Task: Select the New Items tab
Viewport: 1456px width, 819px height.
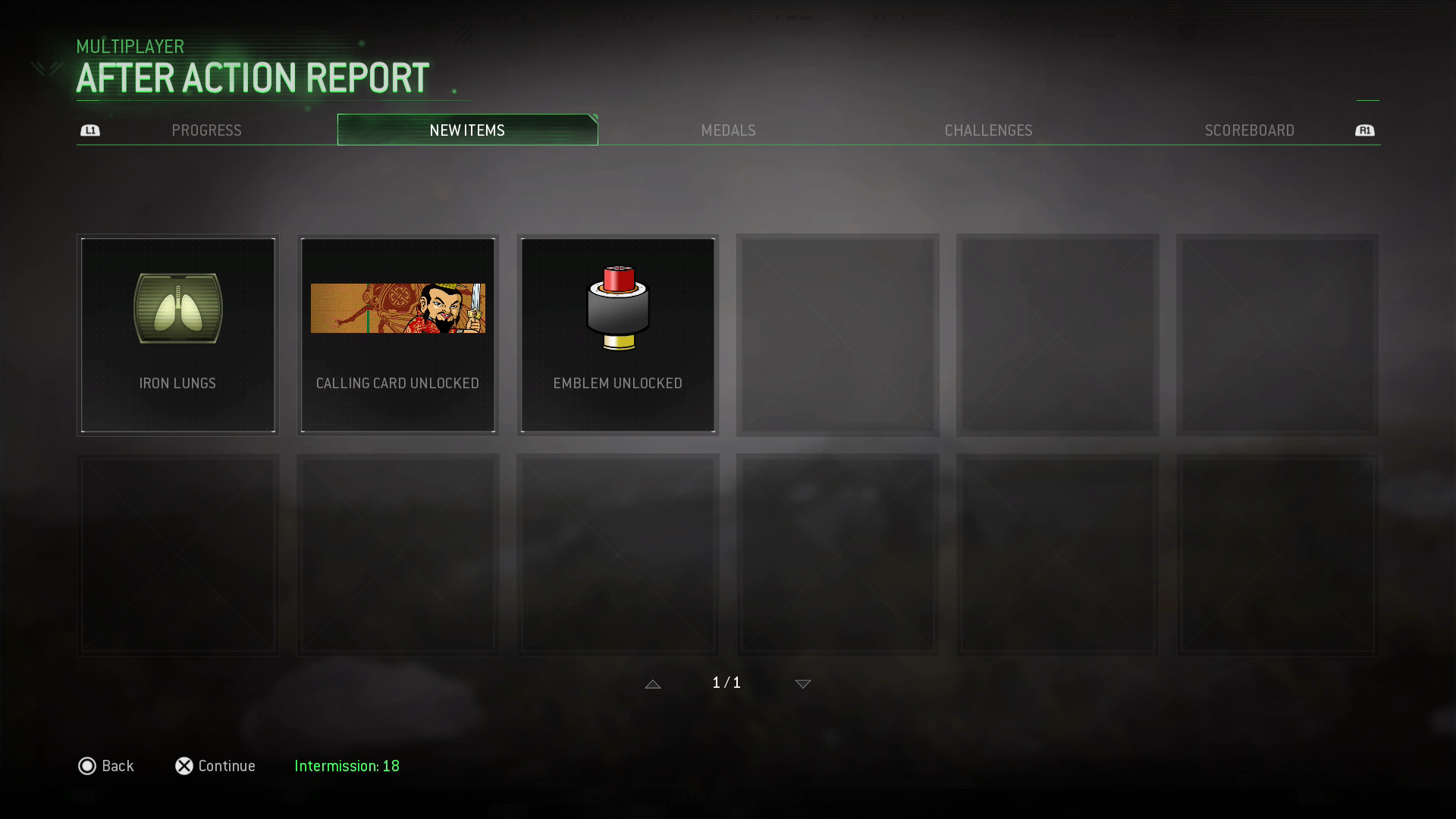Action: click(x=467, y=130)
